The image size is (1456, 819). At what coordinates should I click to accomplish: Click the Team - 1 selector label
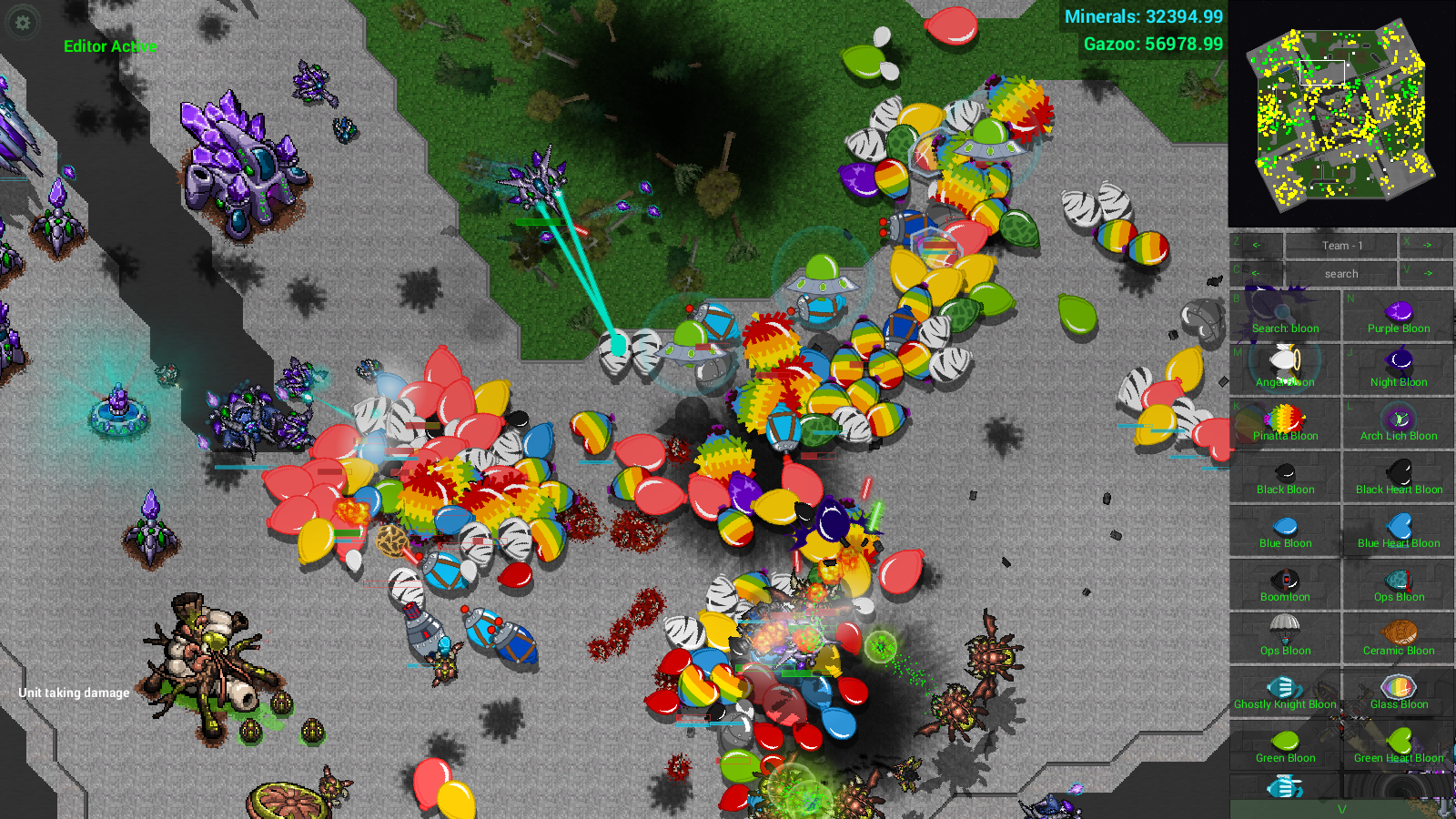1341,246
